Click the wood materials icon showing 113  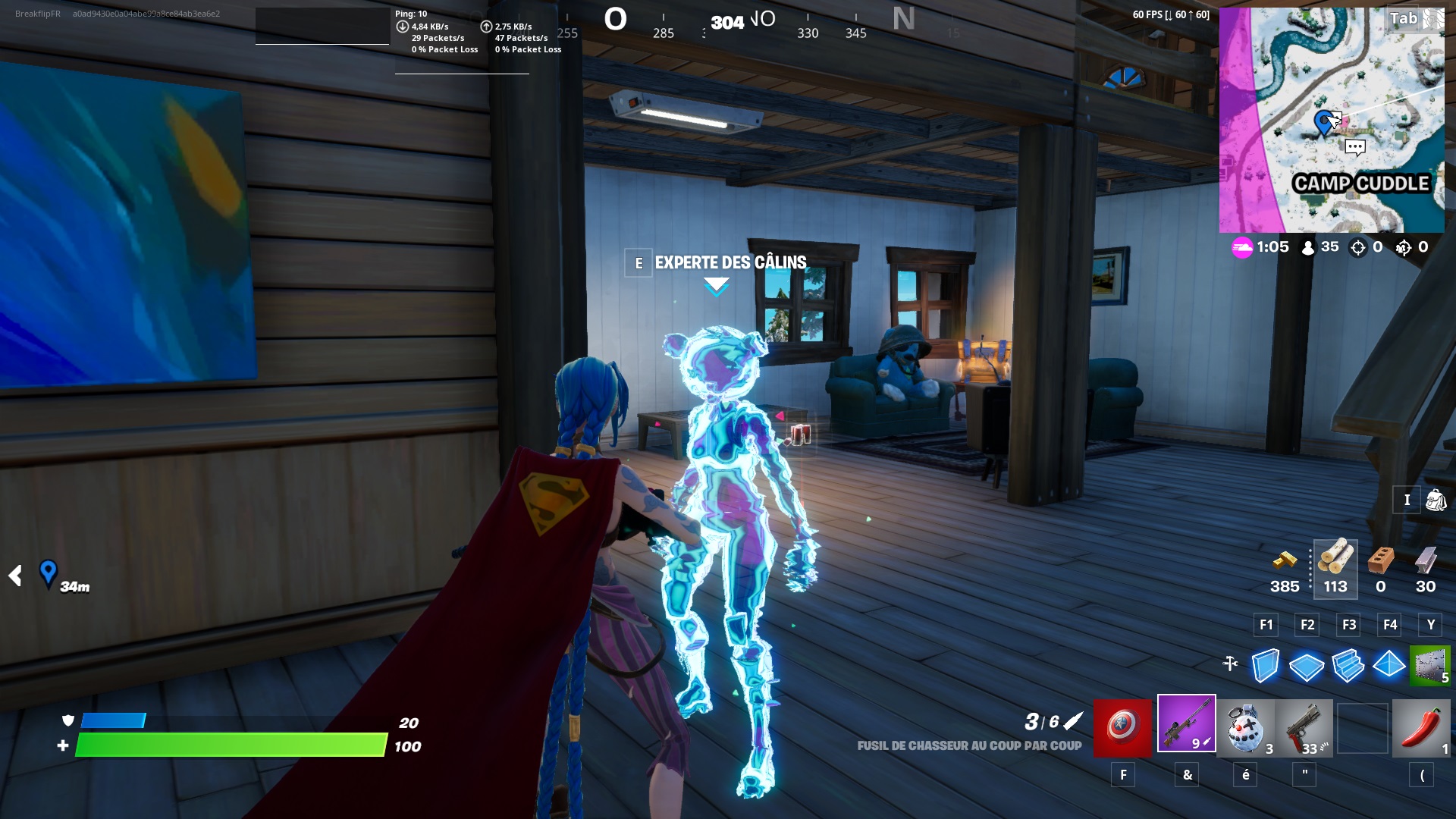point(1335,565)
